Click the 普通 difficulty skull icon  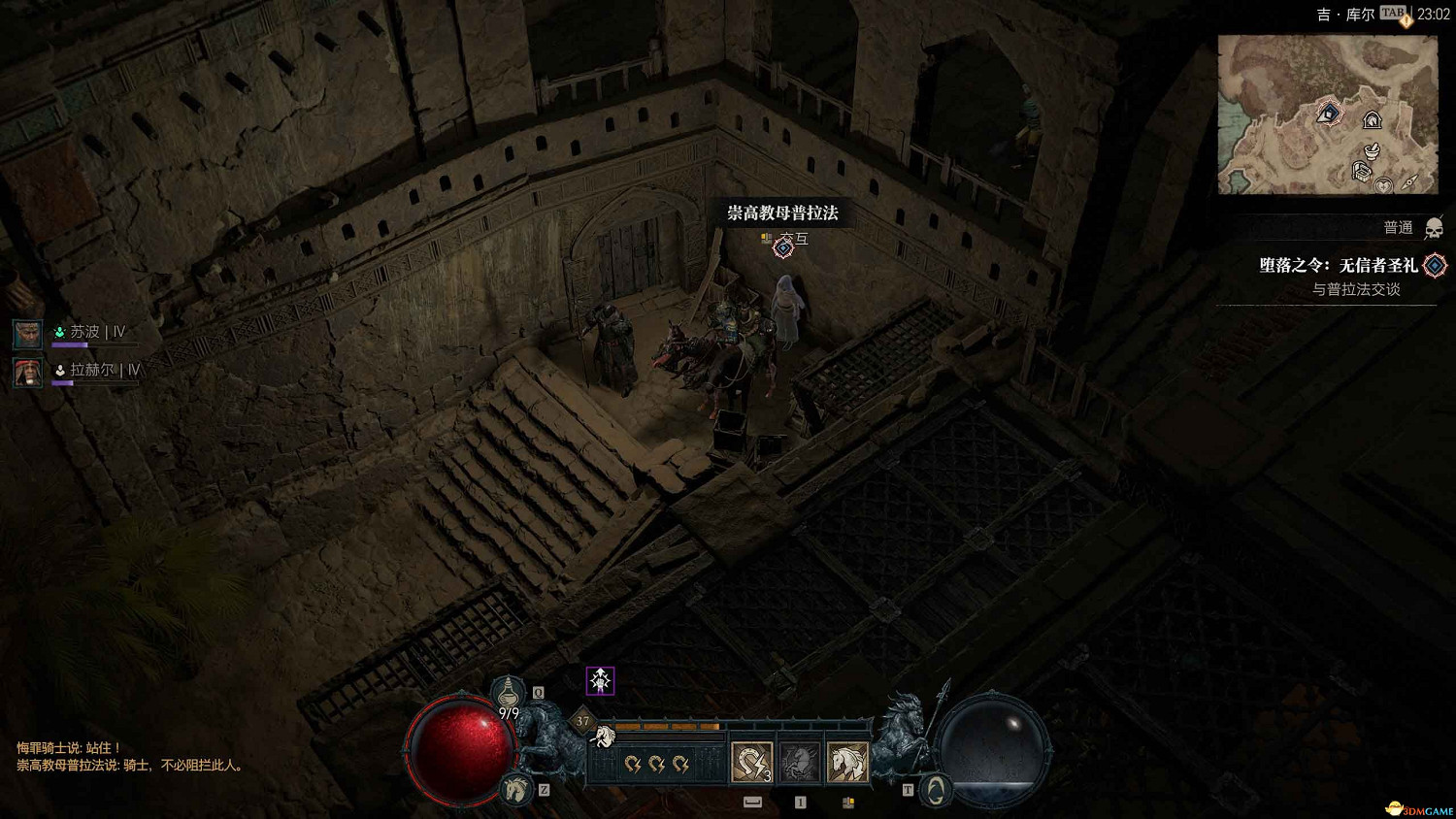1434,229
